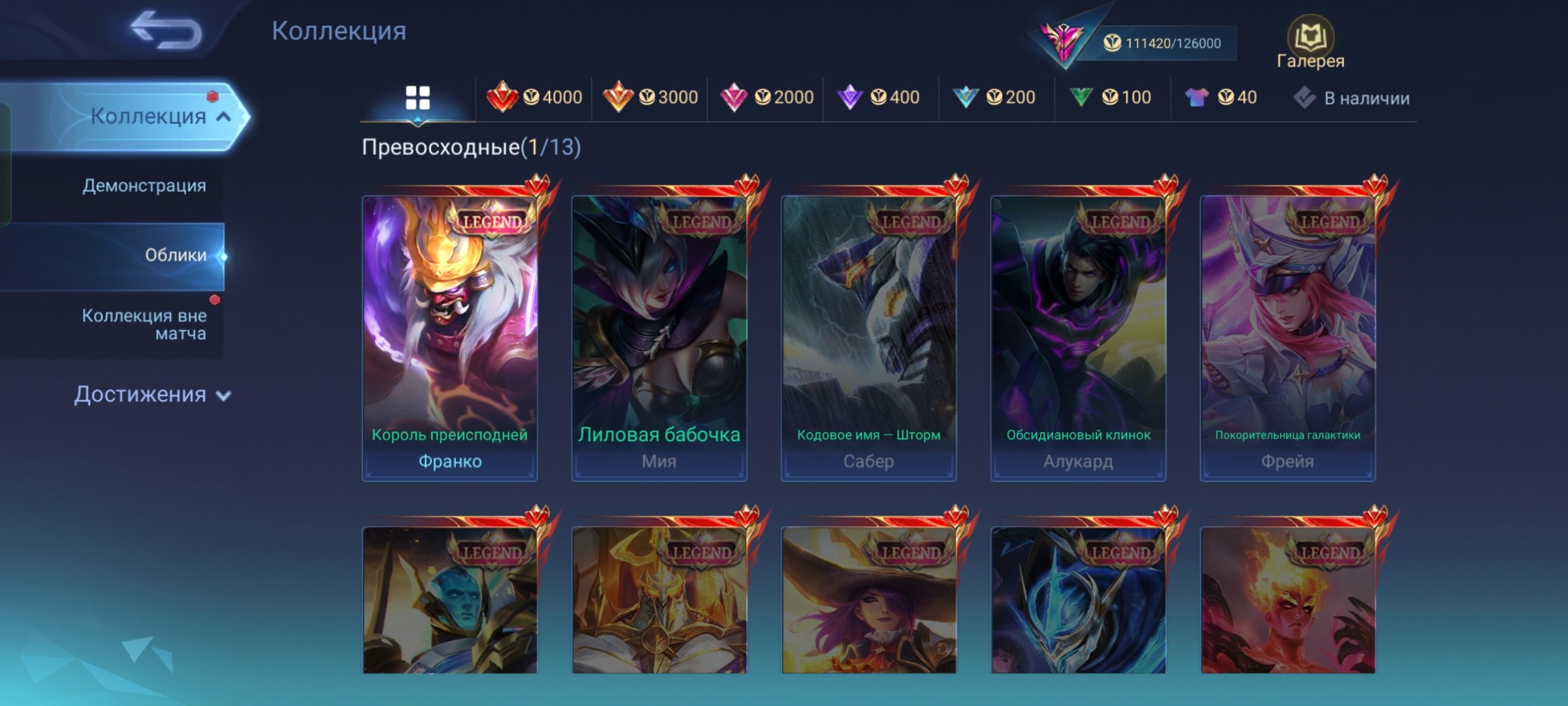Switch to the 3000 points tier
Viewport: 1568px width, 706px height.
pyautogui.click(x=650, y=98)
